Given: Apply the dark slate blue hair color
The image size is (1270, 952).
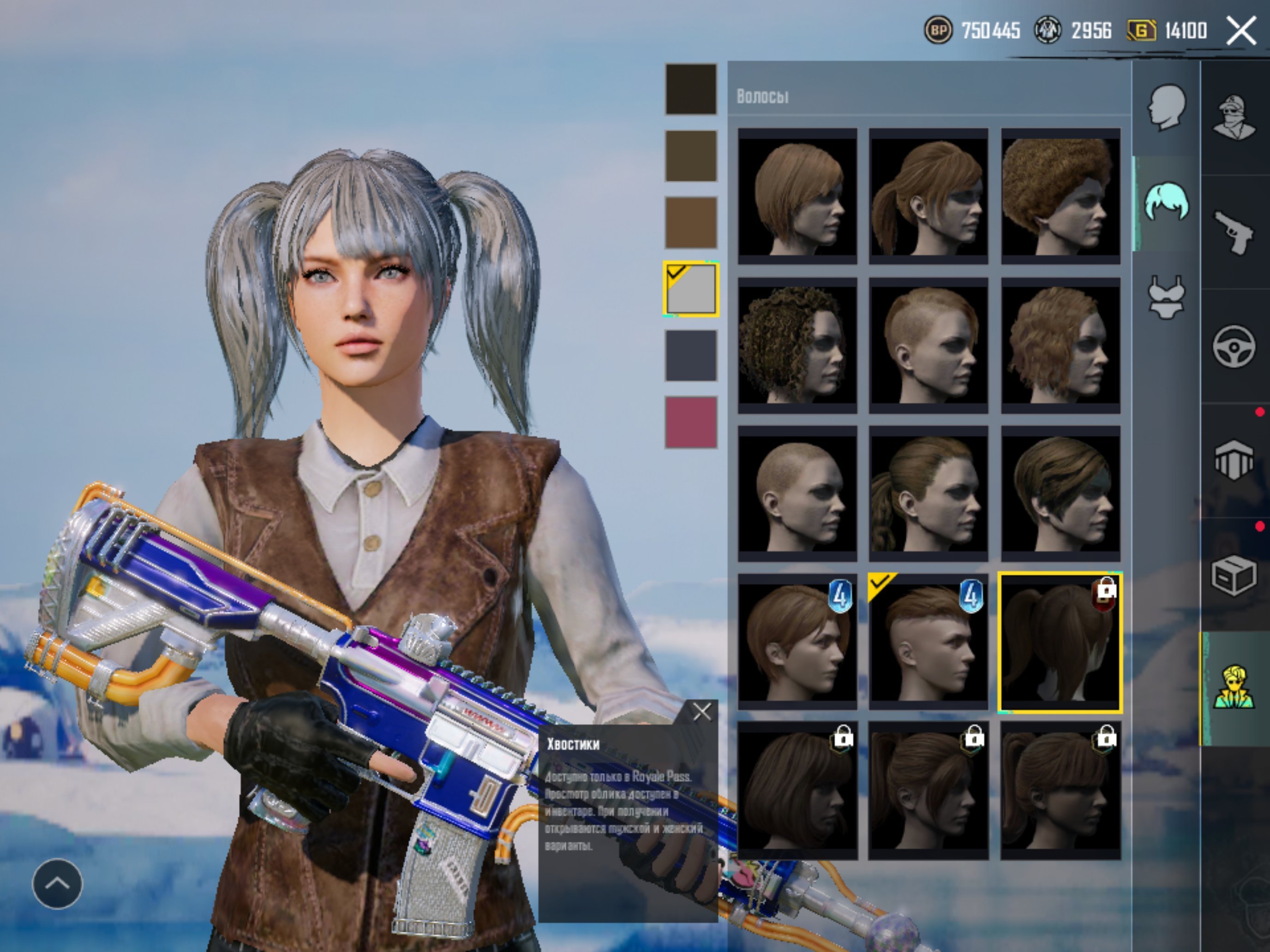Looking at the screenshot, I should [x=691, y=355].
